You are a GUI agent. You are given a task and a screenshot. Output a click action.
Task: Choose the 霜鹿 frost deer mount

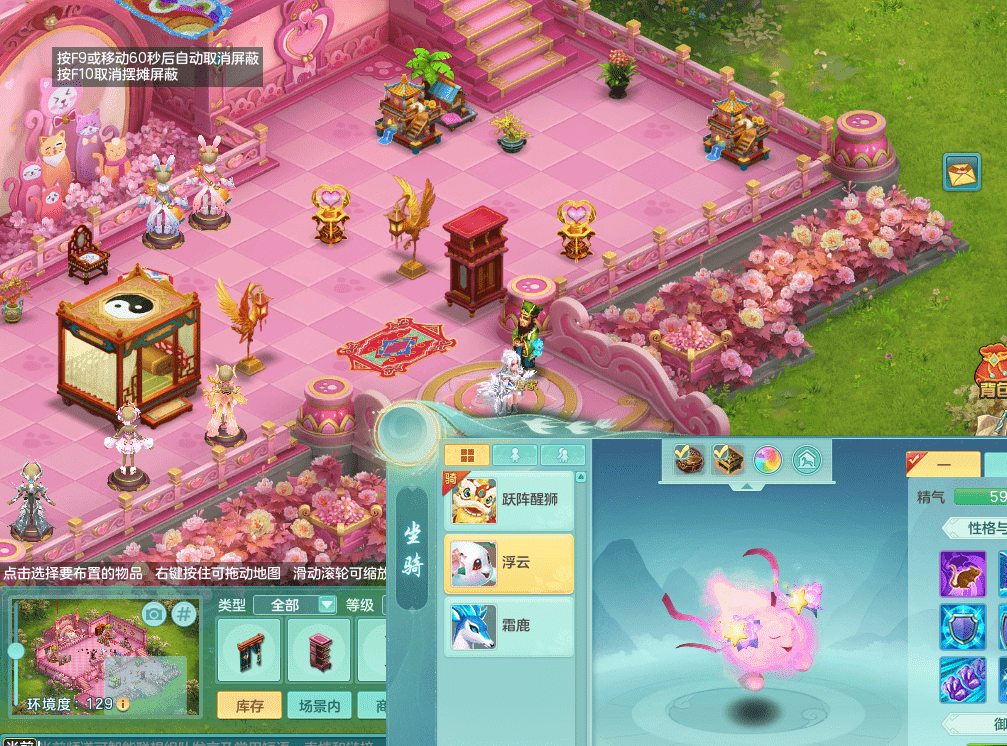tap(508, 626)
